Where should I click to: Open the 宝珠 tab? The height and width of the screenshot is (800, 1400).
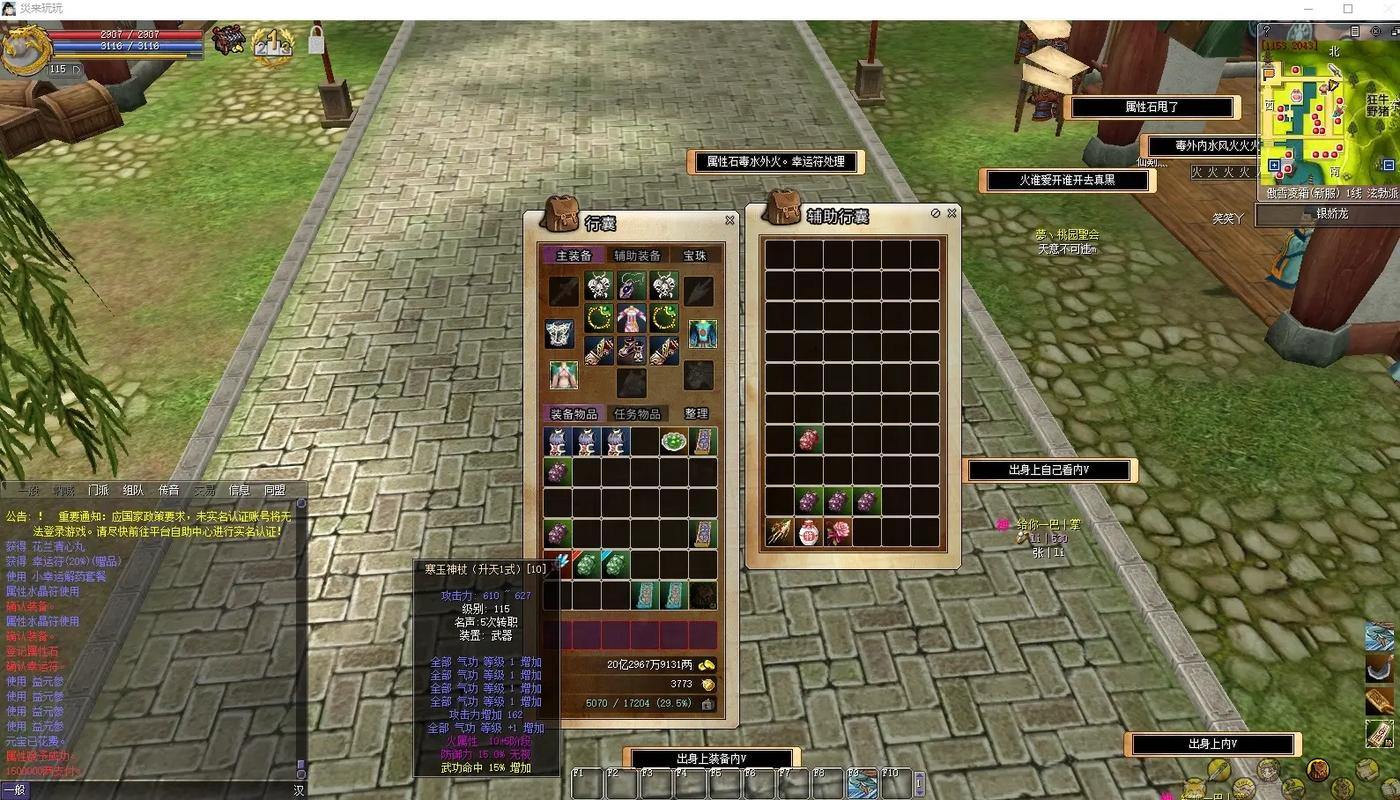[694, 256]
